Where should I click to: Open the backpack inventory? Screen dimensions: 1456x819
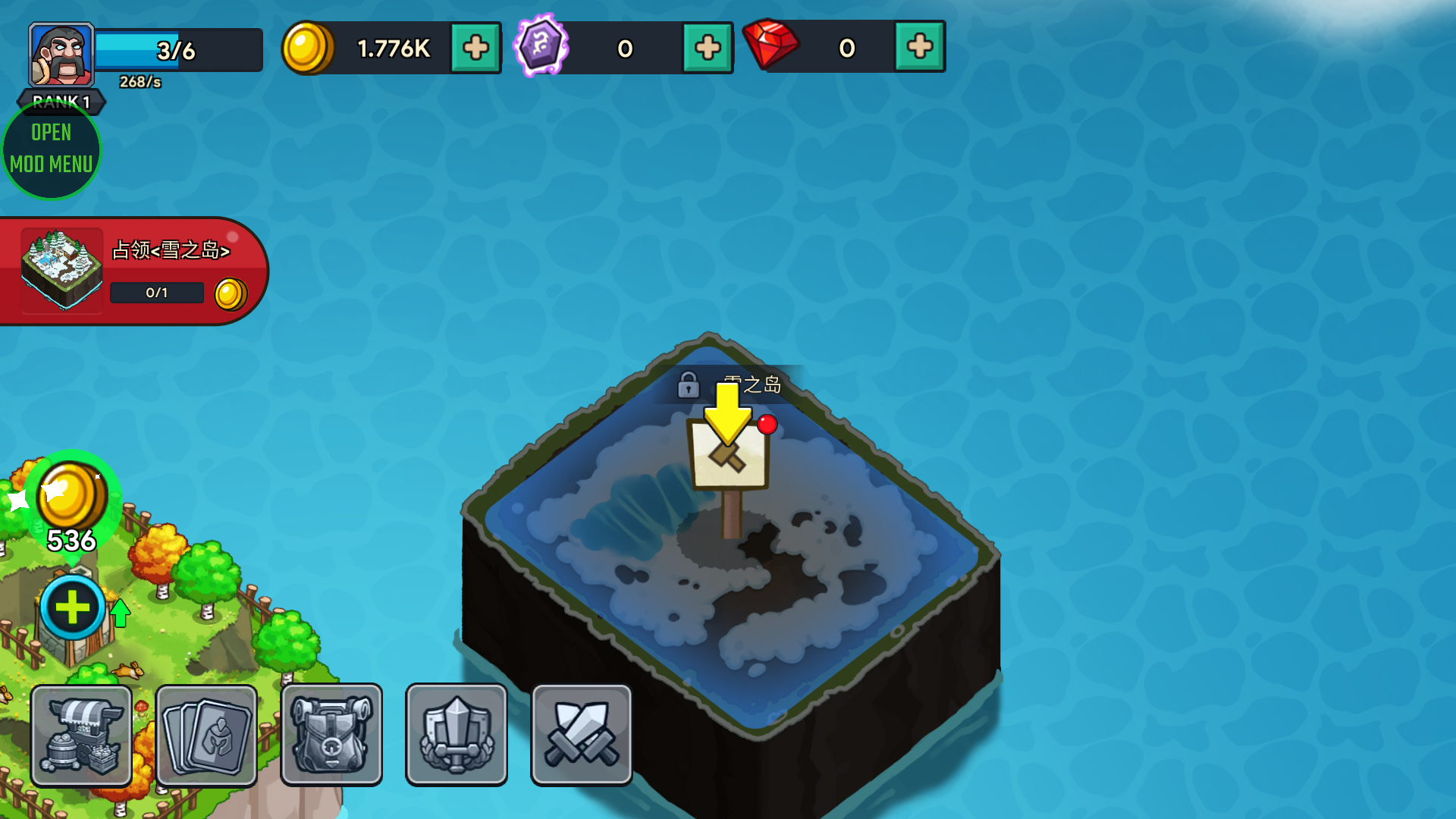coord(331,734)
